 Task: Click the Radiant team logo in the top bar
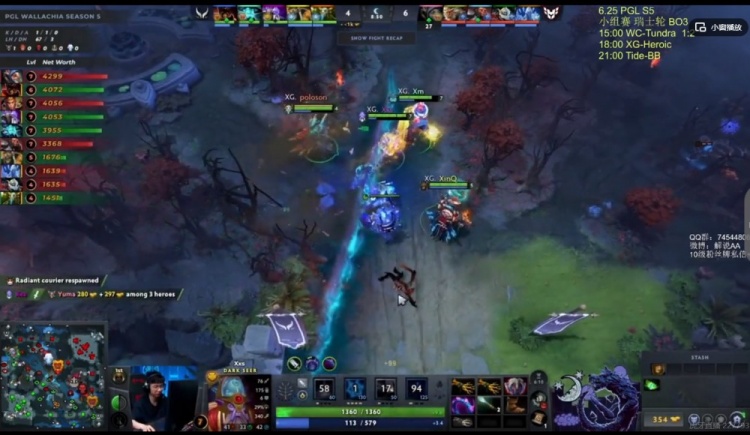point(203,13)
